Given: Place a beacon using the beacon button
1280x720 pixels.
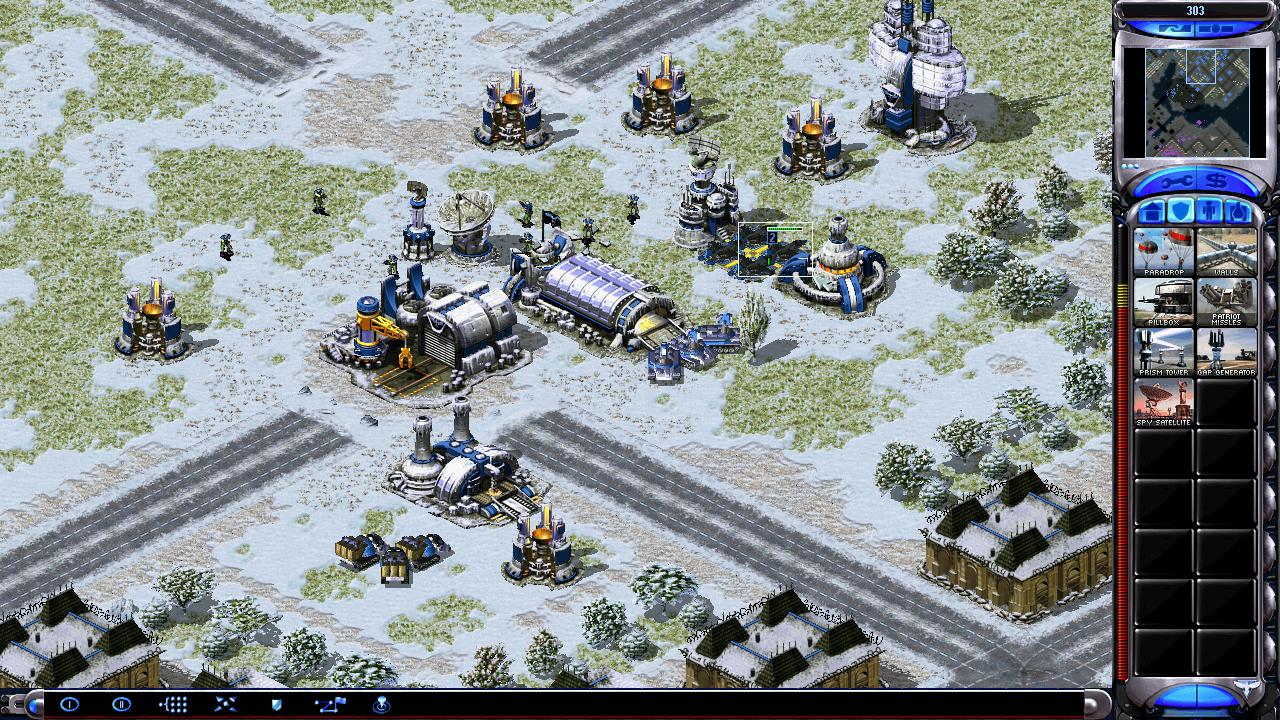Looking at the screenshot, I should point(381,704).
